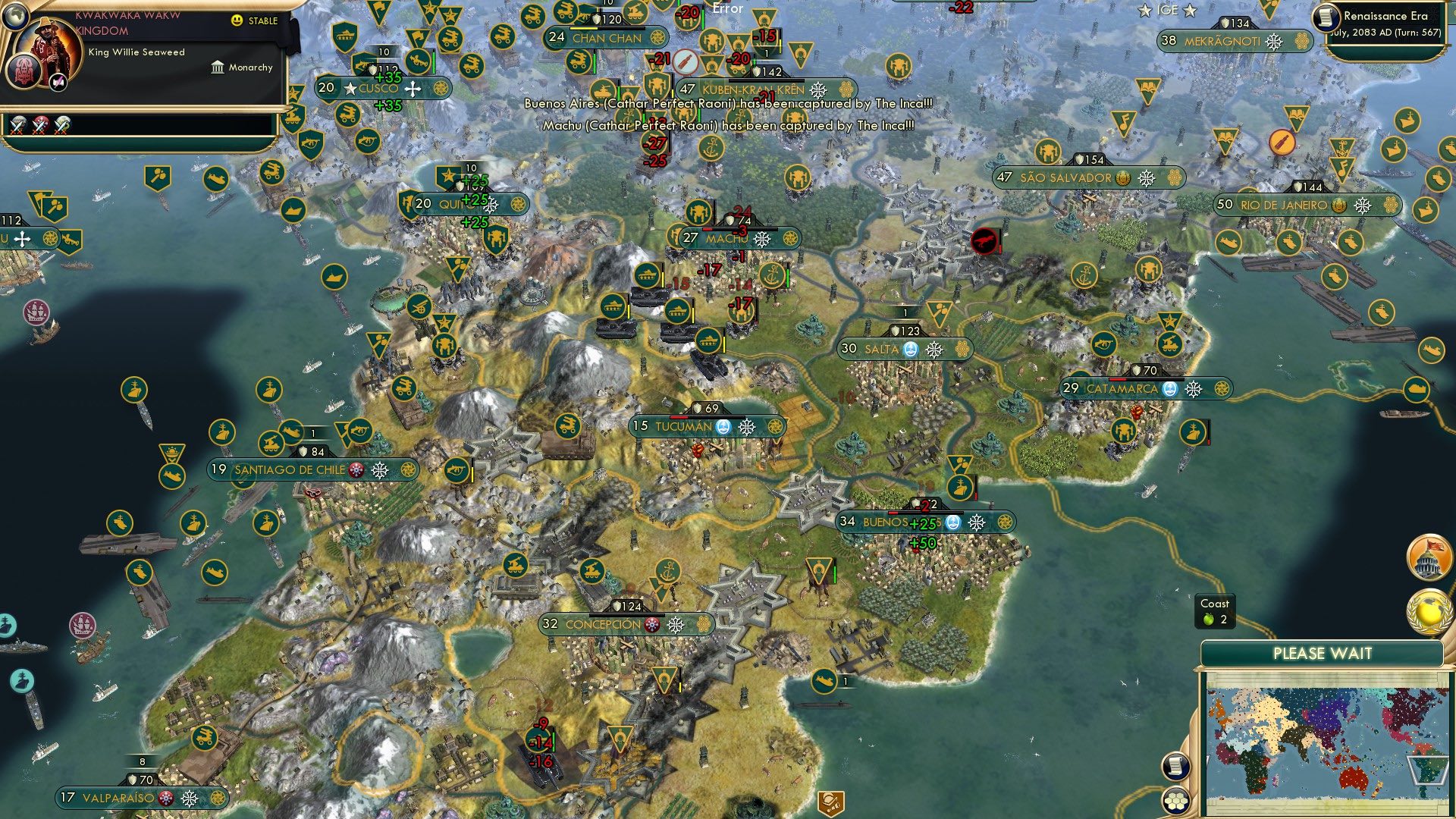The image size is (1456, 819).
Task: Select the red barbarian dinosaur marker near São Salvador
Action: pos(985,240)
